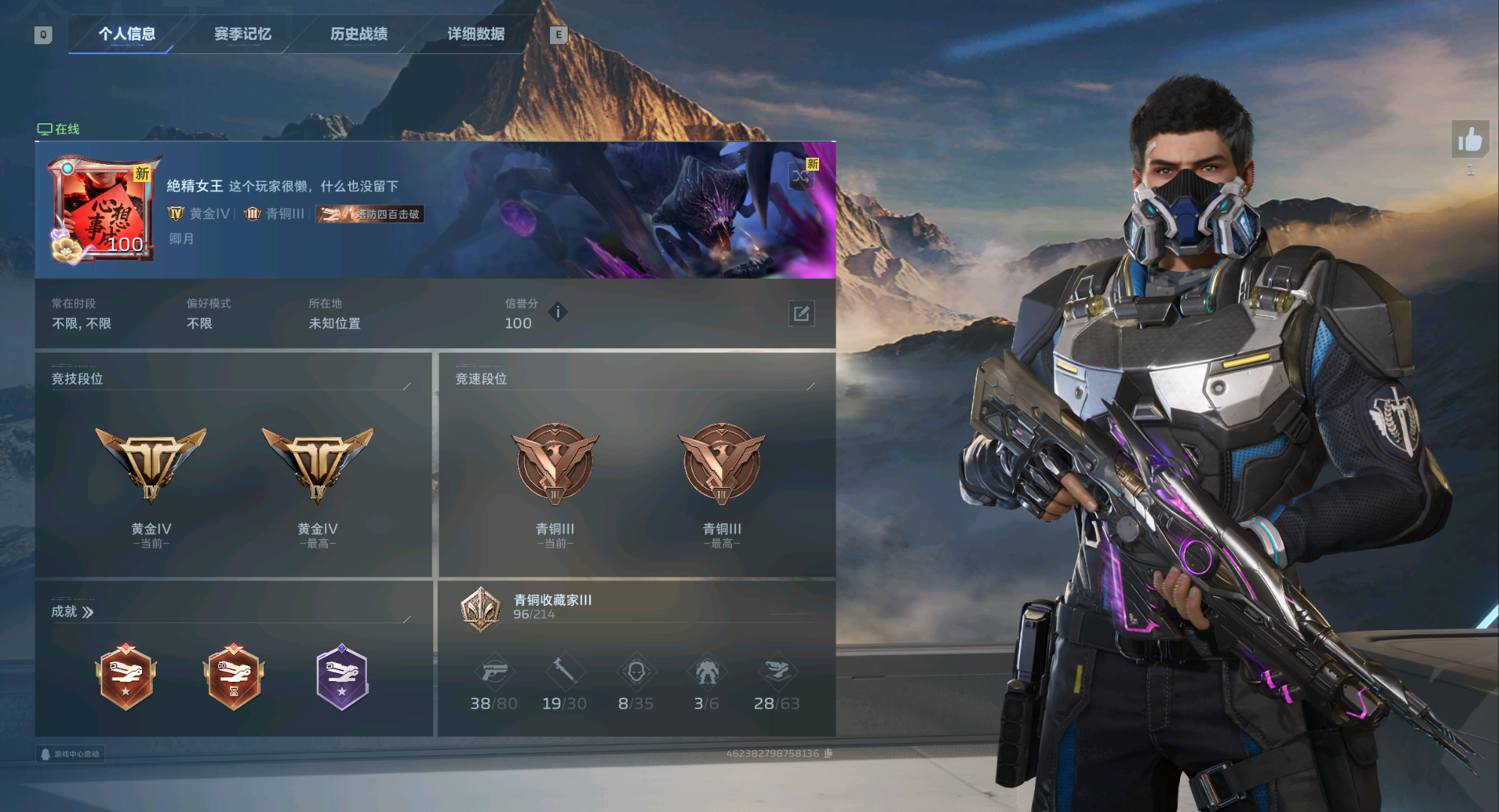
Task: Select the 详细数据 tab
Action: tap(475, 34)
